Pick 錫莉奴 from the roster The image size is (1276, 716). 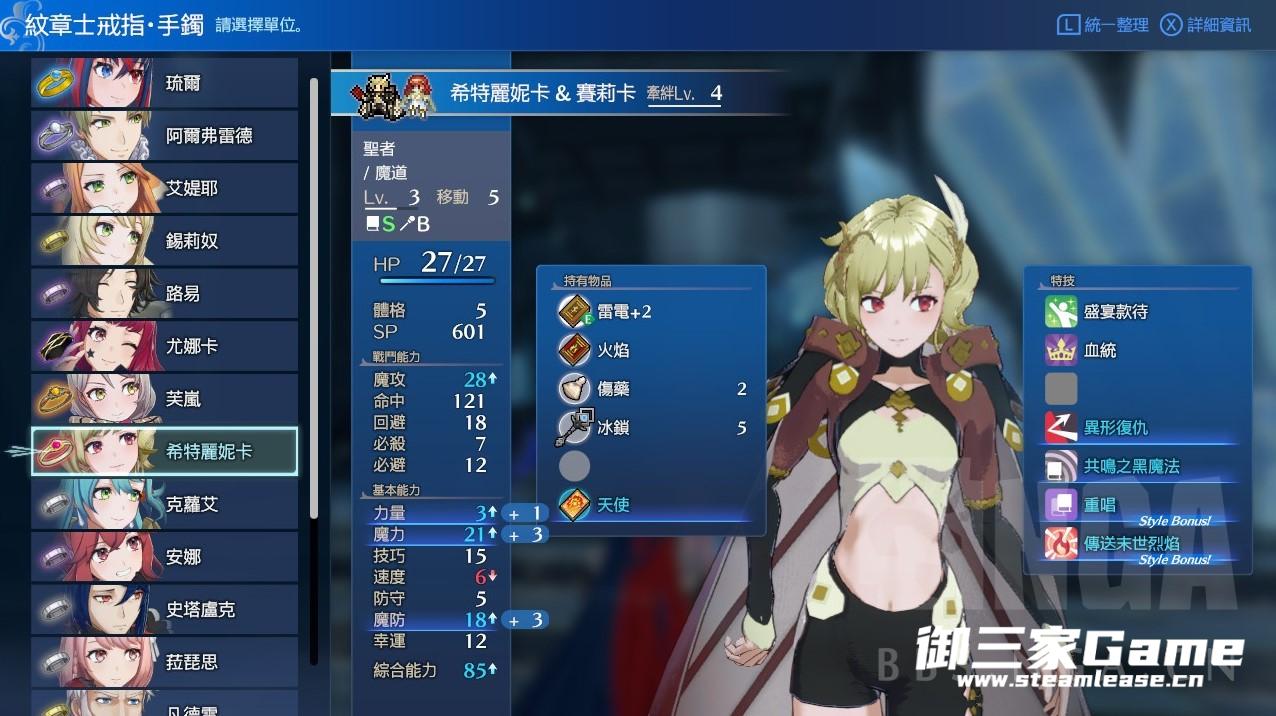click(x=165, y=241)
